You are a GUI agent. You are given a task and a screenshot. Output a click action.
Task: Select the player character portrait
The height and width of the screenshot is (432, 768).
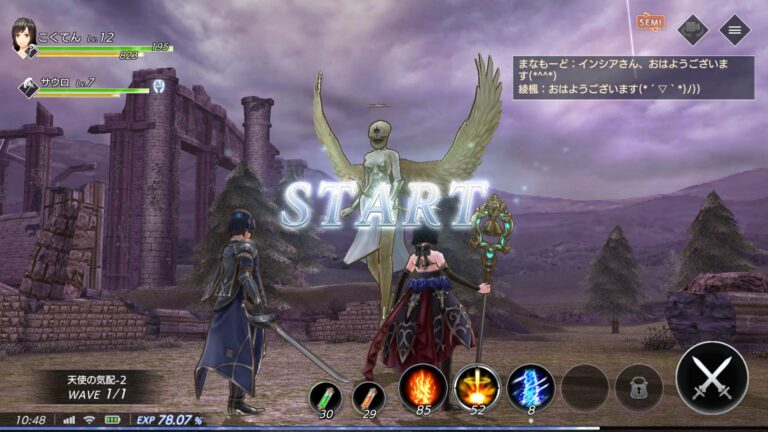tap(22, 38)
